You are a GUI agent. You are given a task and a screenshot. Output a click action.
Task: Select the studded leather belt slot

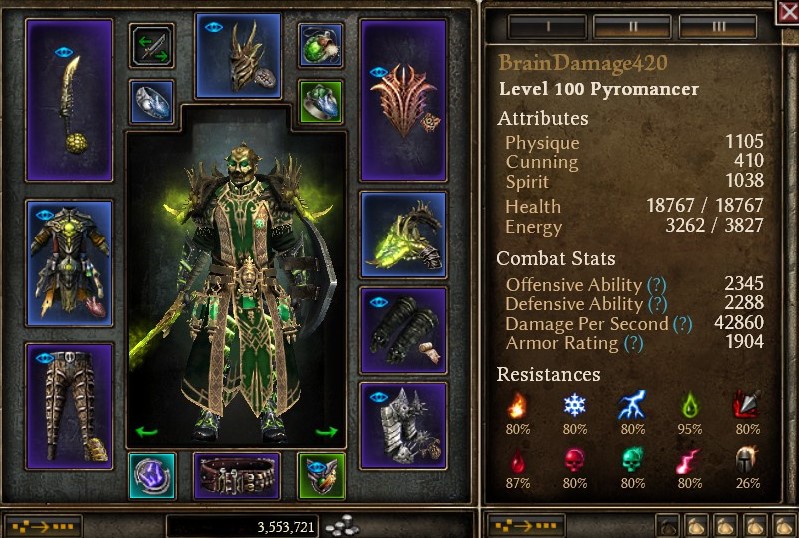click(x=236, y=476)
